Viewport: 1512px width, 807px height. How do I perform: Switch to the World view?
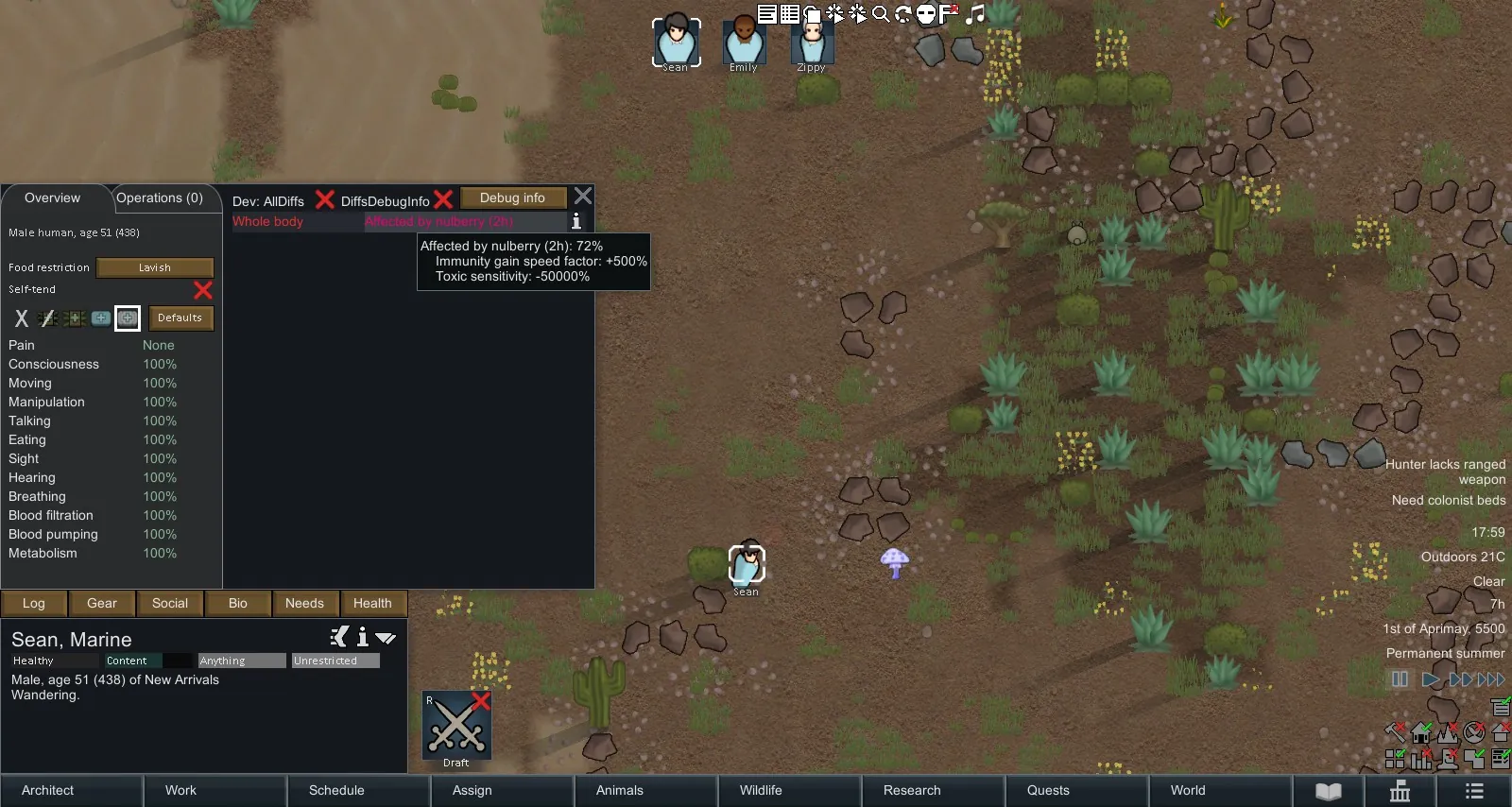[x=1188, y=790]
